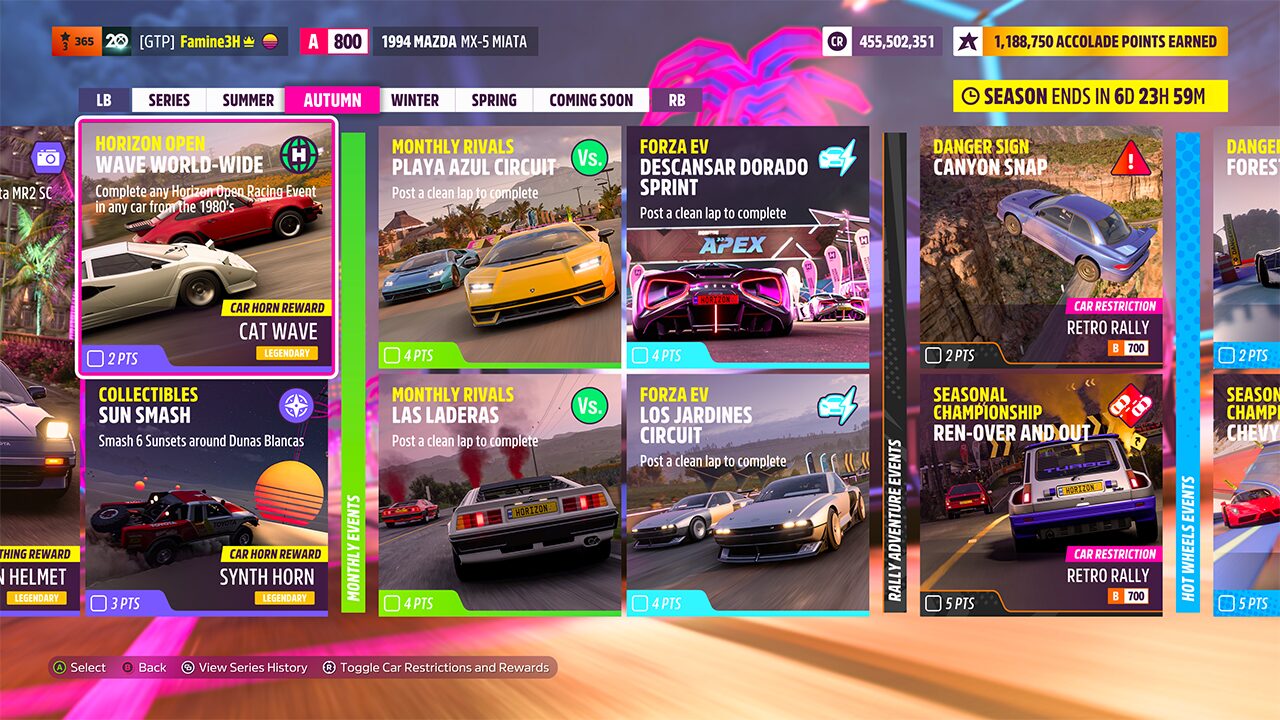Select the Autumn season tab
The image size is (1280, 720).
click(332, 100)
